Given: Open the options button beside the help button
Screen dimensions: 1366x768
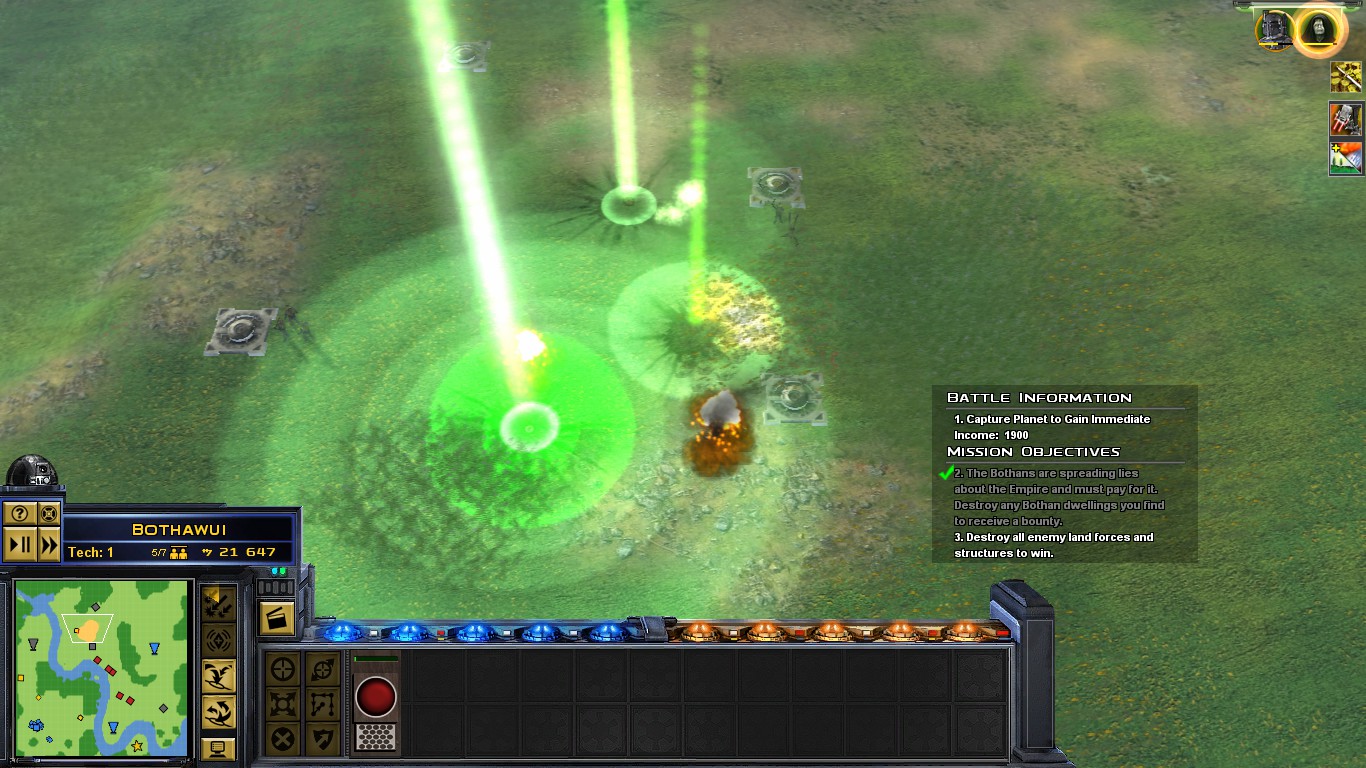Looking at the screenshot, I should tap(49, 515).
